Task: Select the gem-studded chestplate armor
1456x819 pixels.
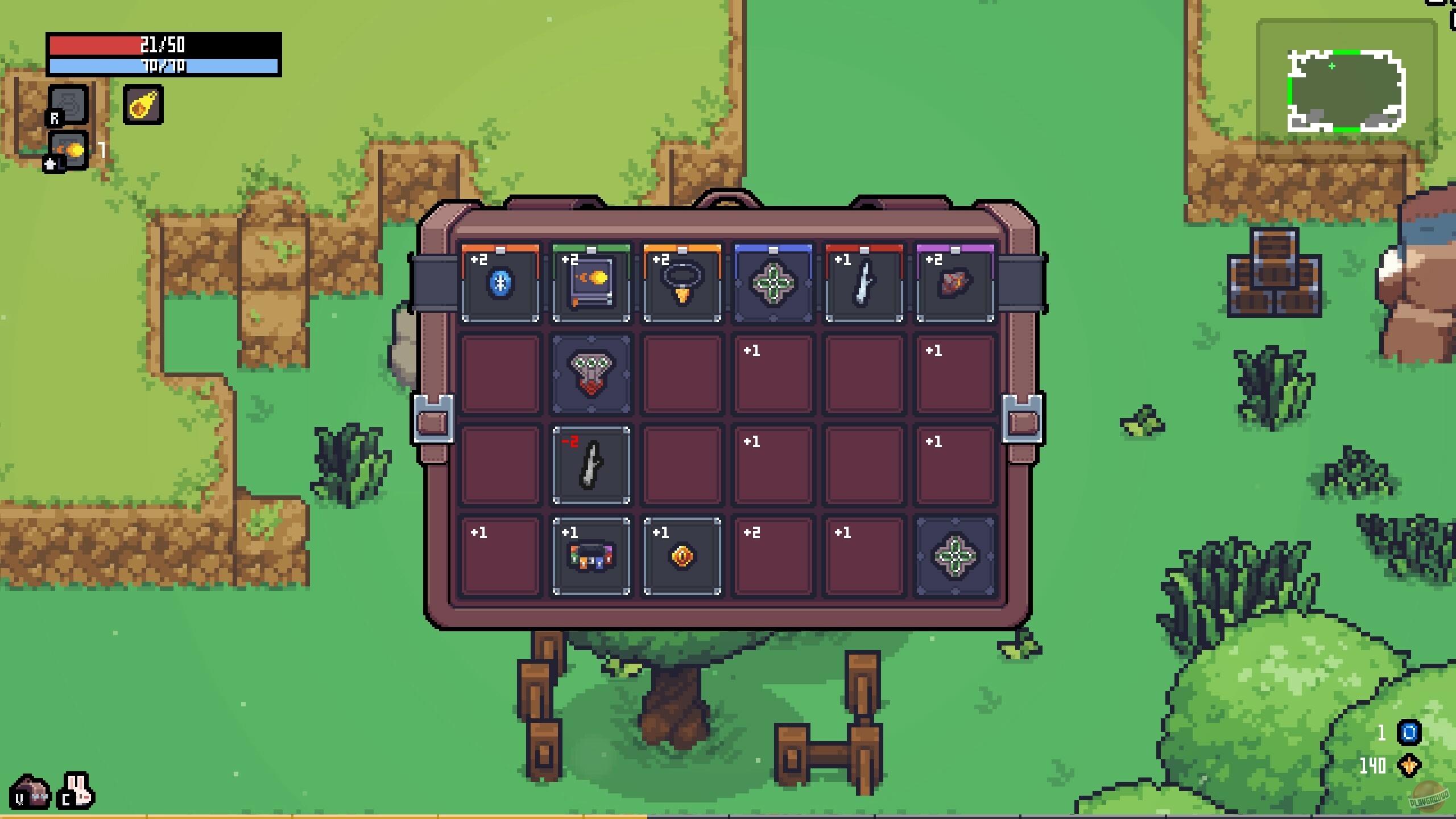Action: (x=591, y=375)
